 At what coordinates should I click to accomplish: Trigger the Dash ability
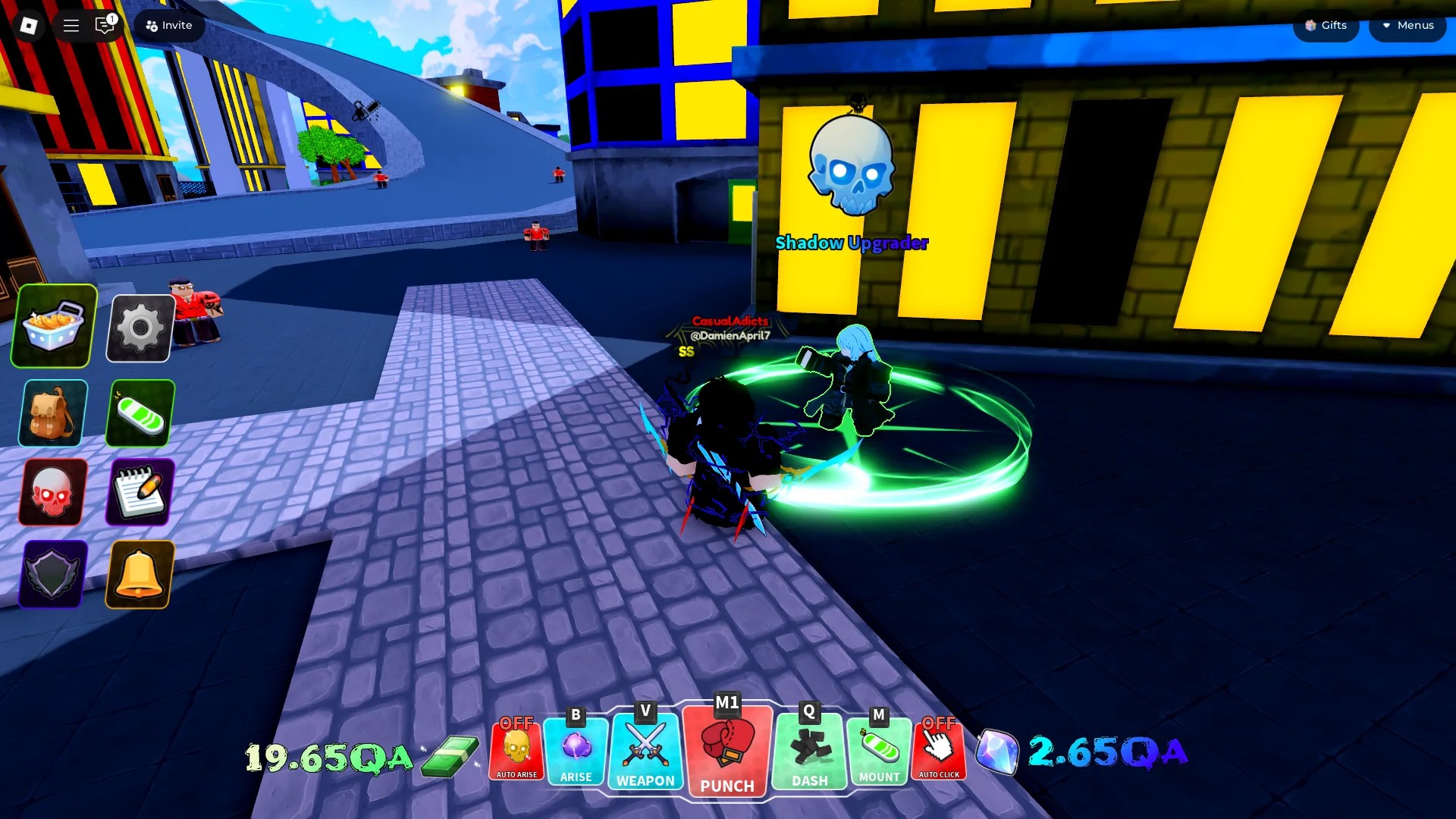click(x=808, y=751)
